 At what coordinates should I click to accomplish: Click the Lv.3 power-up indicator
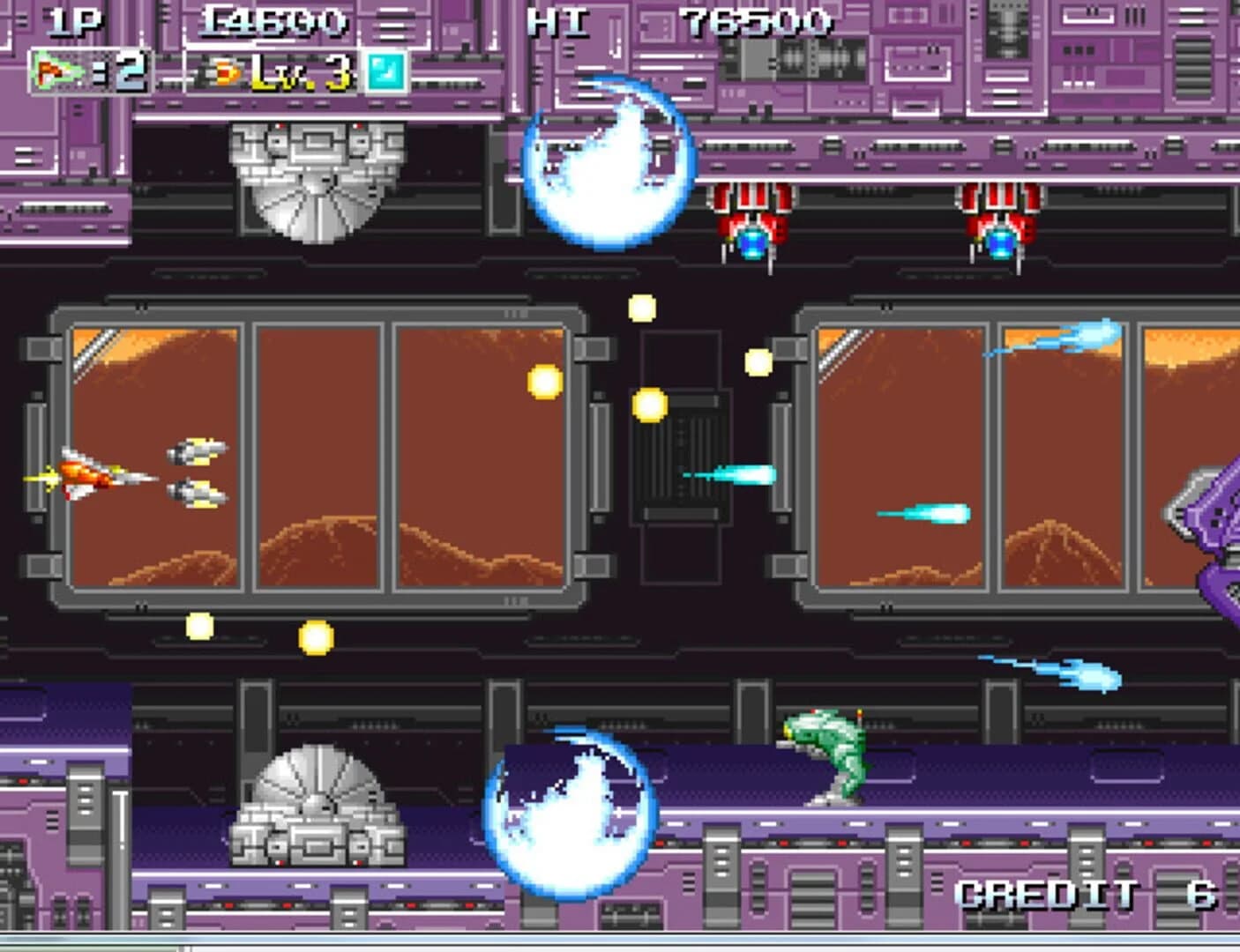(304, 72)
